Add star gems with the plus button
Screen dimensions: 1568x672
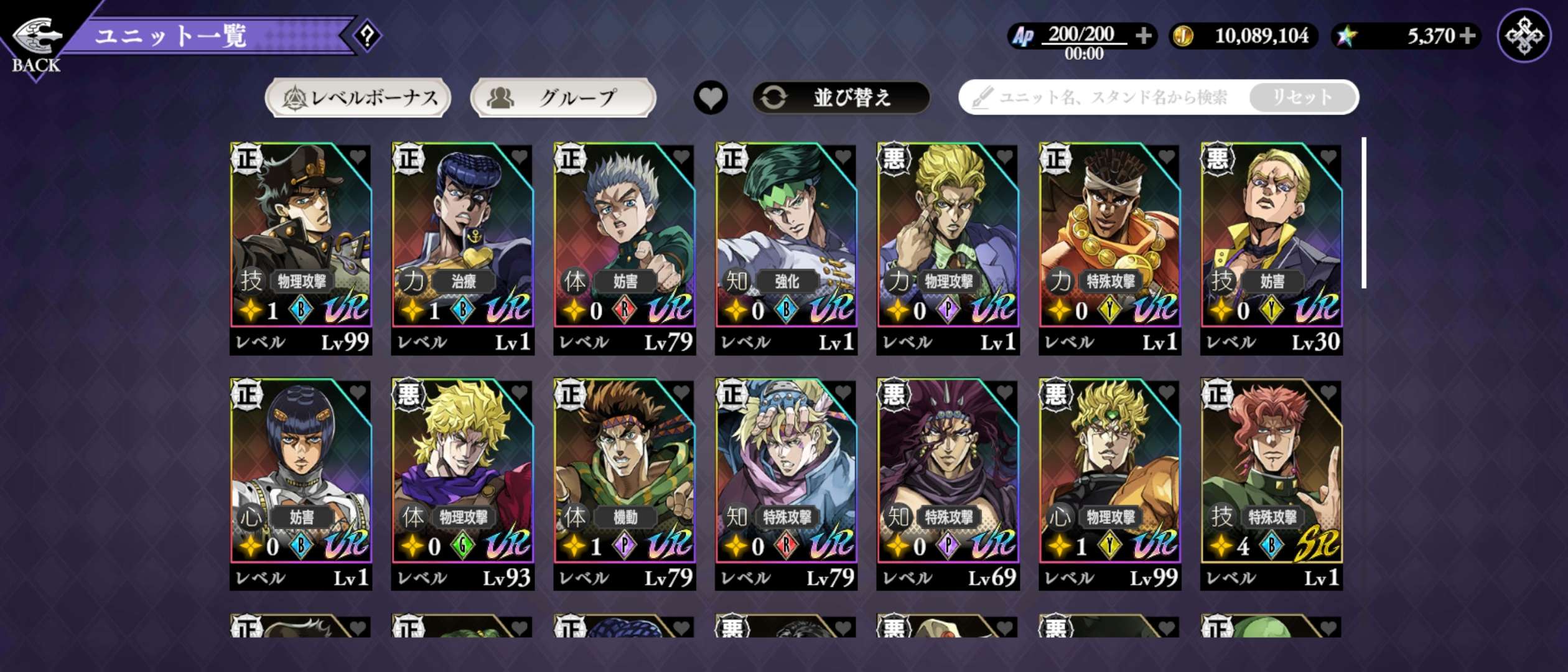pos(1467,36)
